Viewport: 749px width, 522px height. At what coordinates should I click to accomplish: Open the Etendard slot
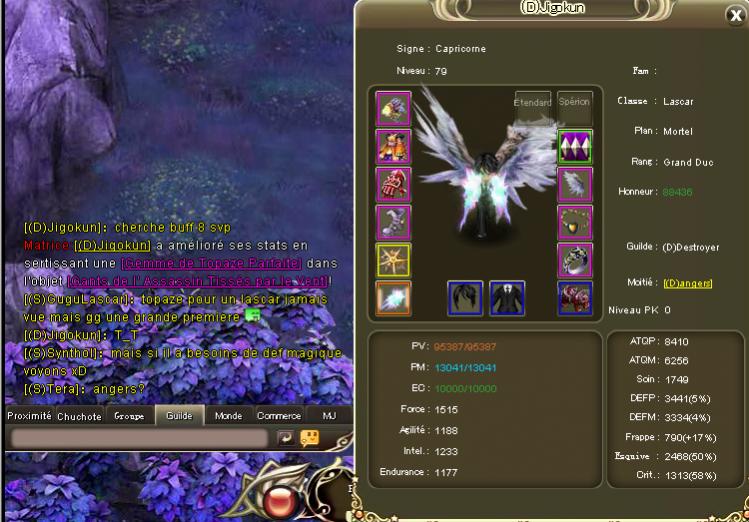pyautogui.click(x=532, y=102)
